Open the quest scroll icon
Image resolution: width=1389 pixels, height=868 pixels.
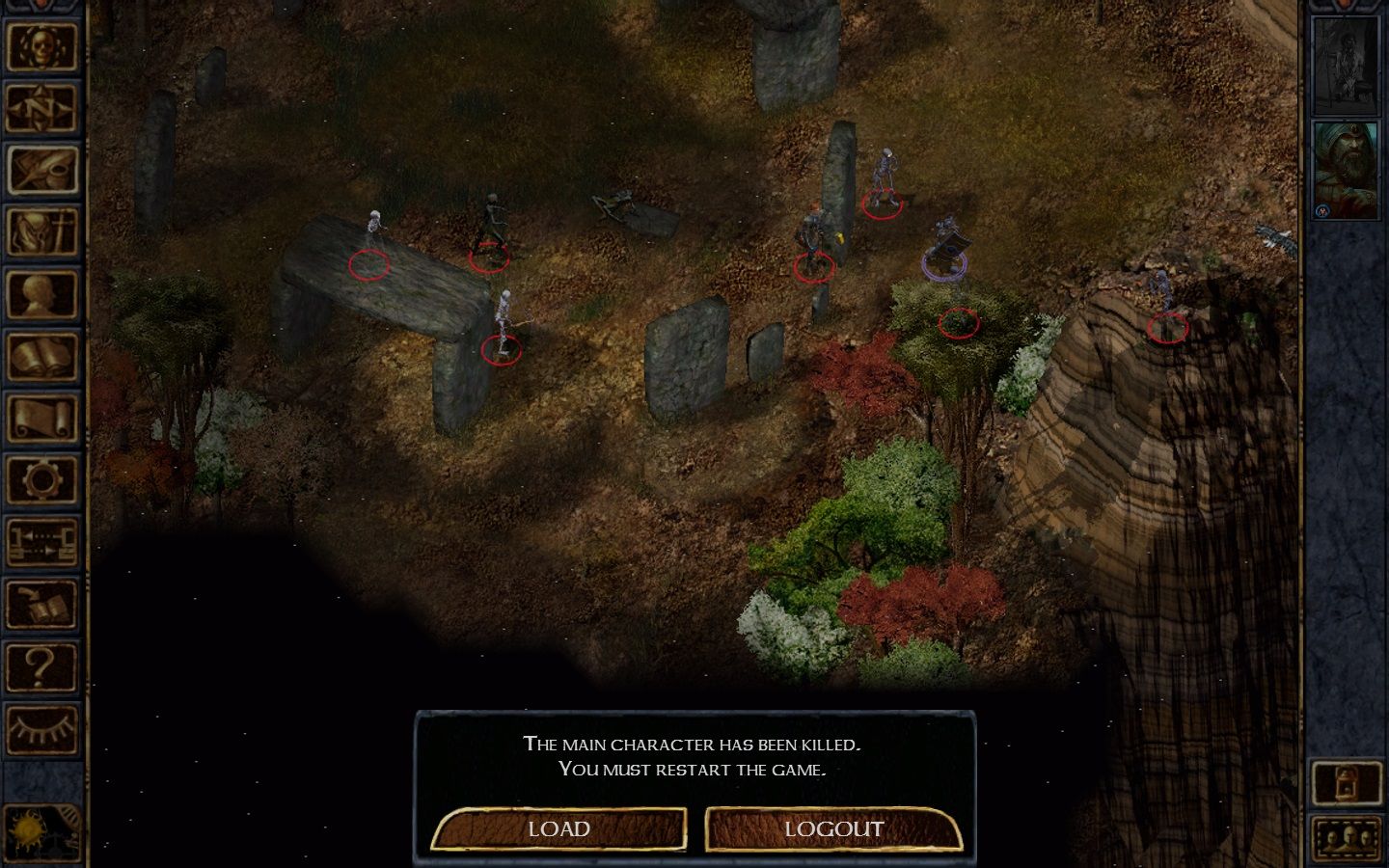pyautogui.click(x=42, y=419)
